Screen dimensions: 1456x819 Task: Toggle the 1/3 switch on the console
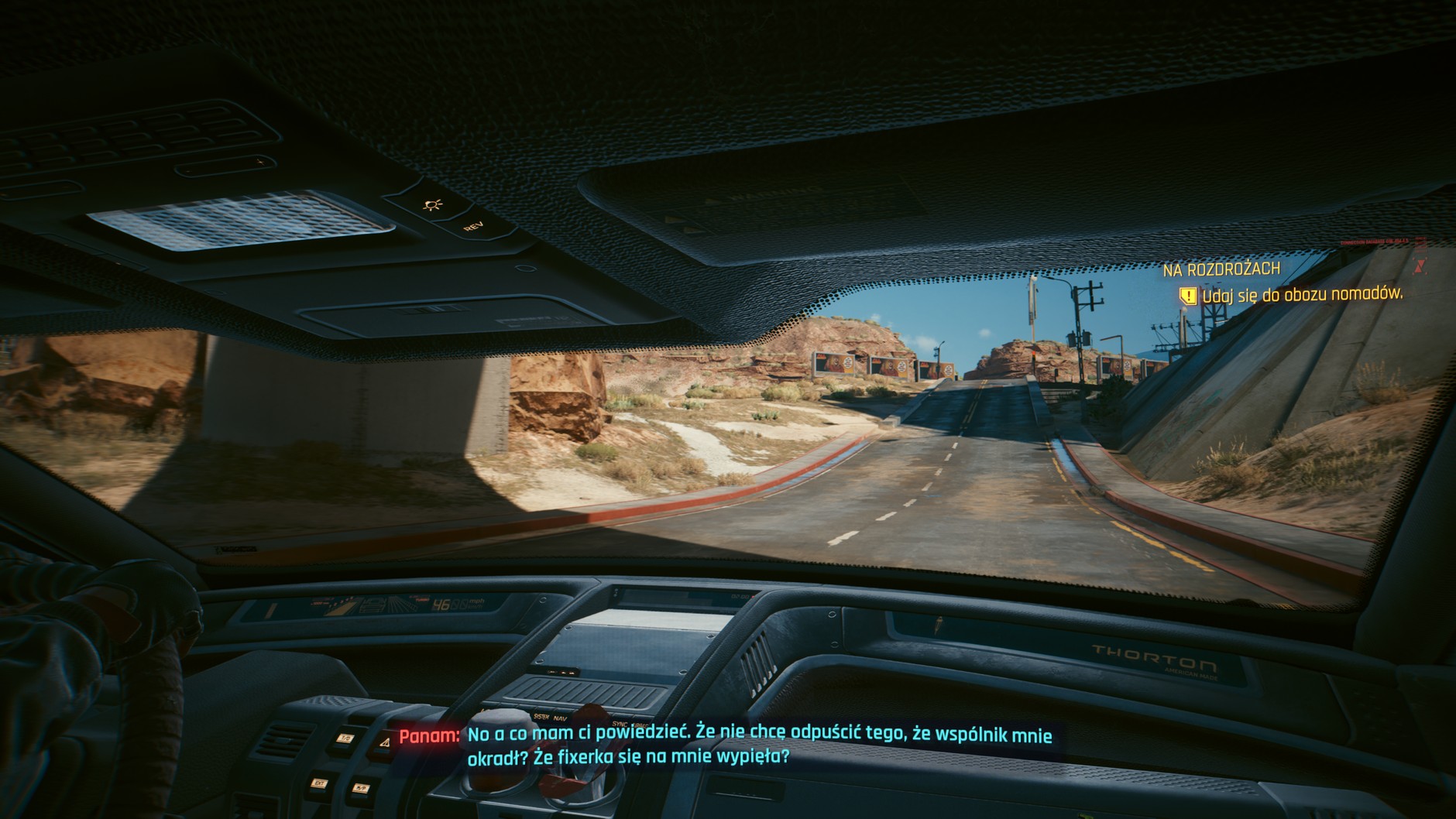[x=345, y=738]
